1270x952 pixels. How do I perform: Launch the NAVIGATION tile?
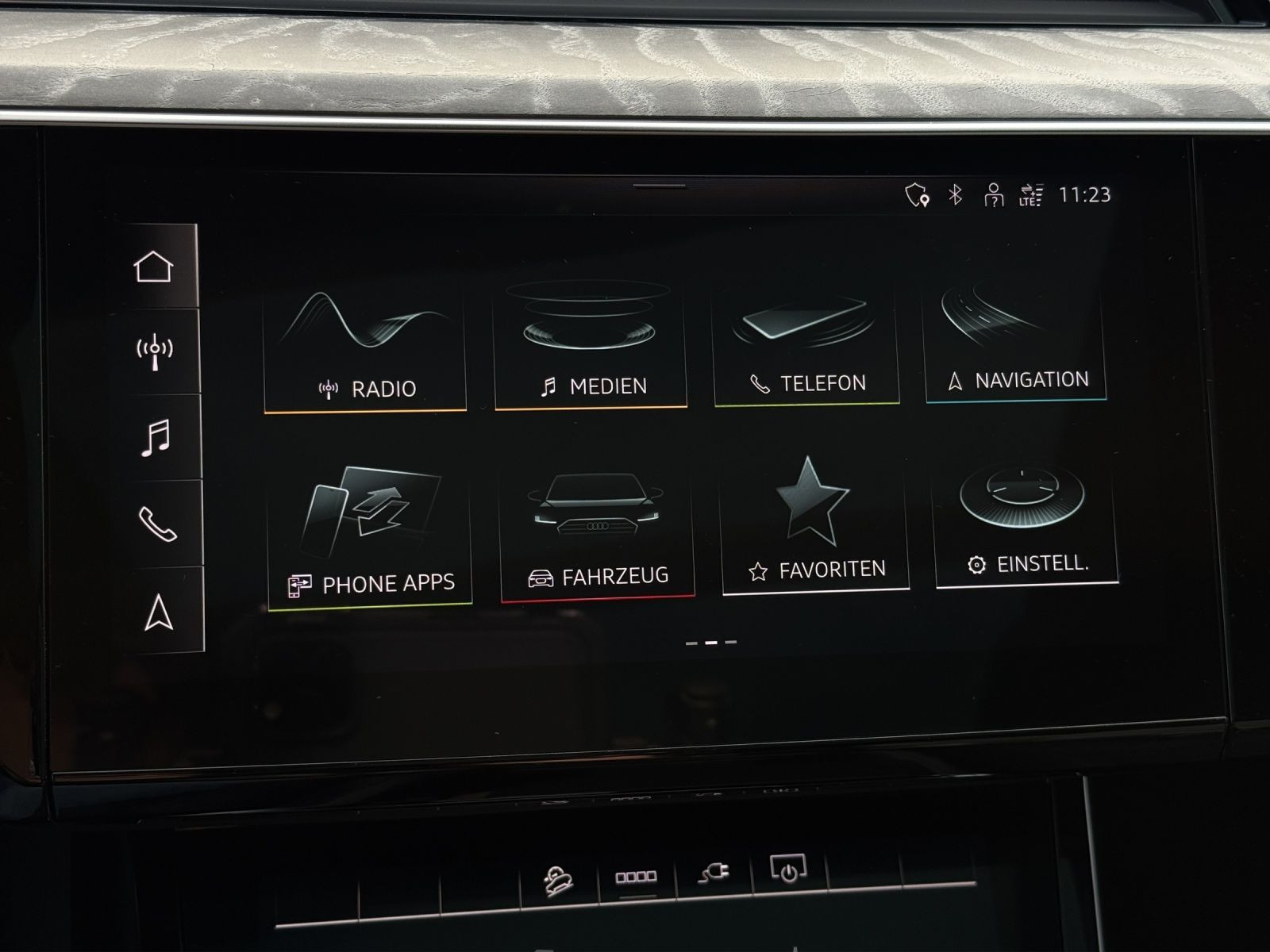[x=1016, y=340]
